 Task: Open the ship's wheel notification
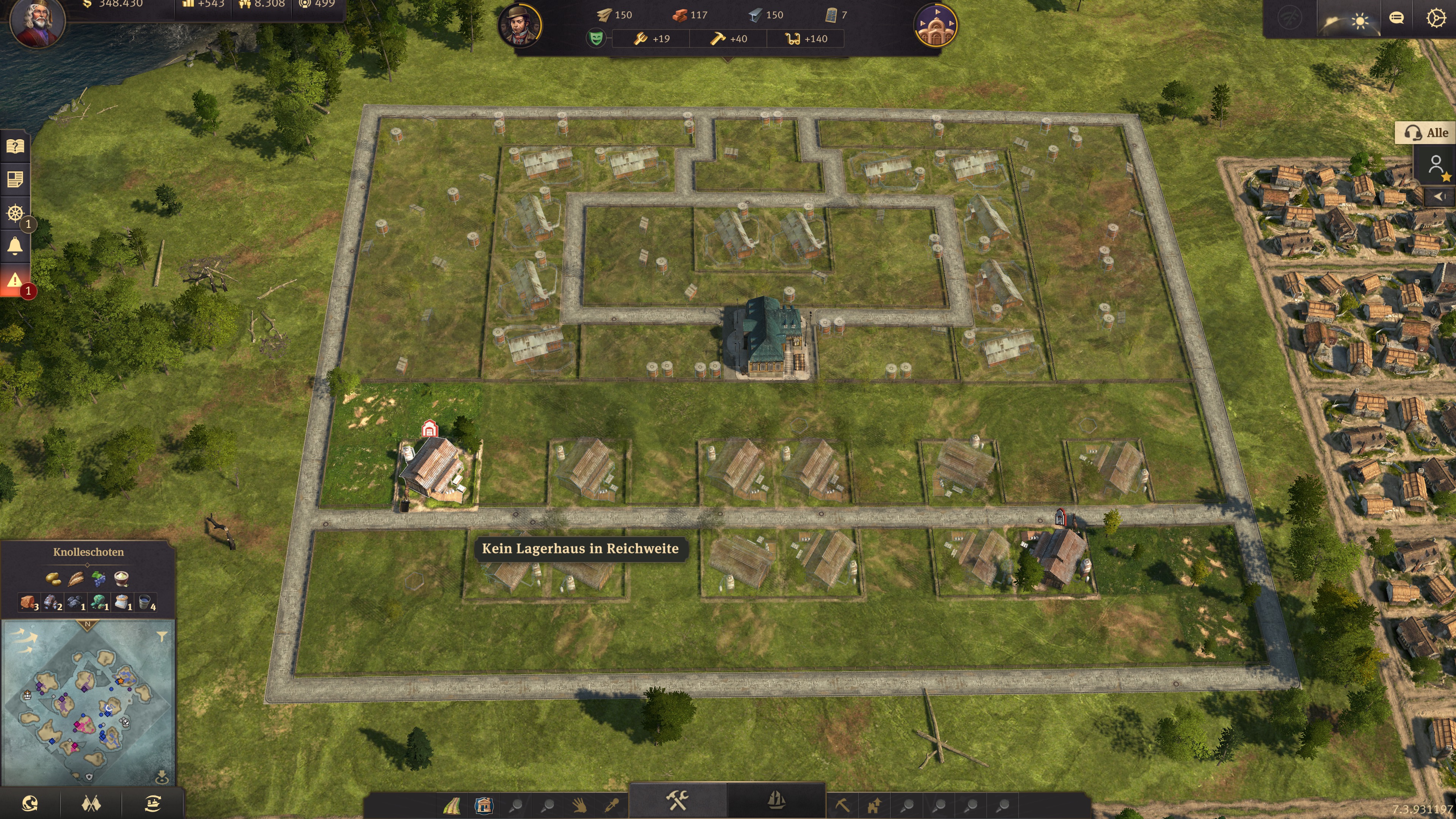coord(15,213)
